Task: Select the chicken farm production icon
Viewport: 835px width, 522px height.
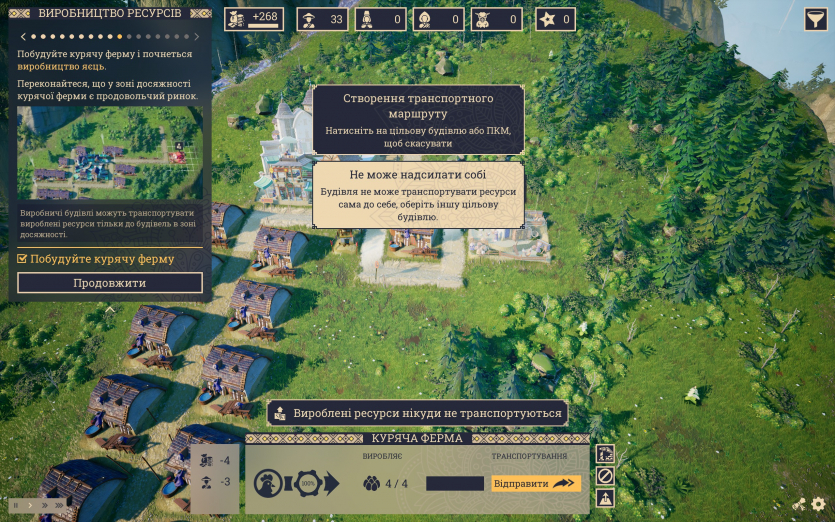Action: click(265, 484)
